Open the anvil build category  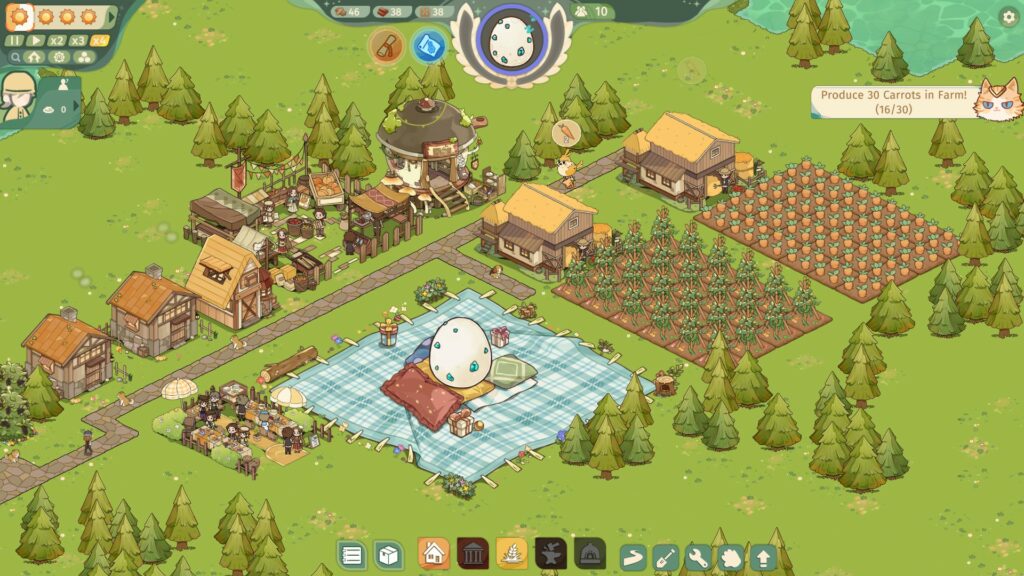pos(551,553)
